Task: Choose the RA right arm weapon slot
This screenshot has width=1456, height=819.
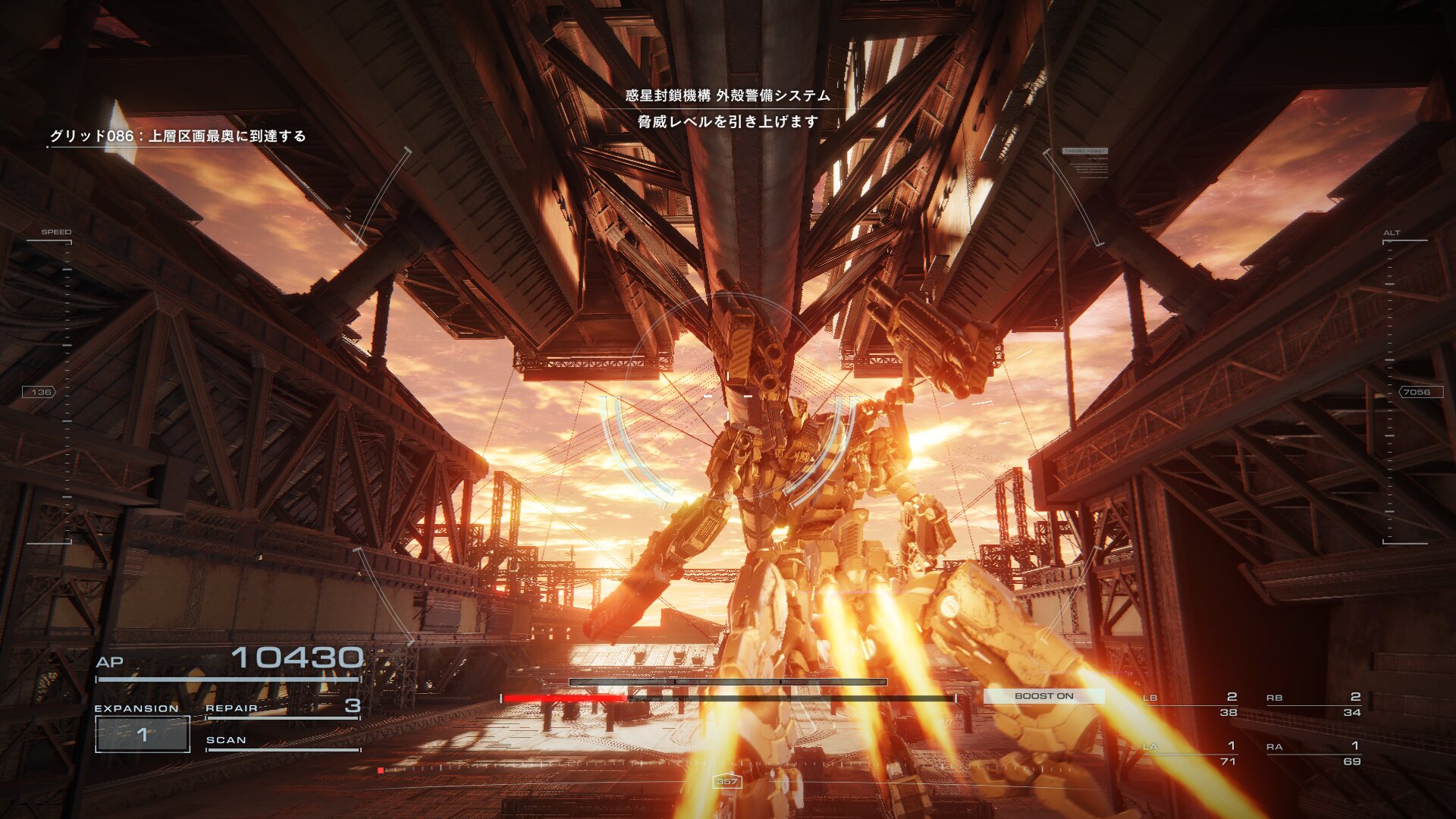Action: coord(1313,753)
